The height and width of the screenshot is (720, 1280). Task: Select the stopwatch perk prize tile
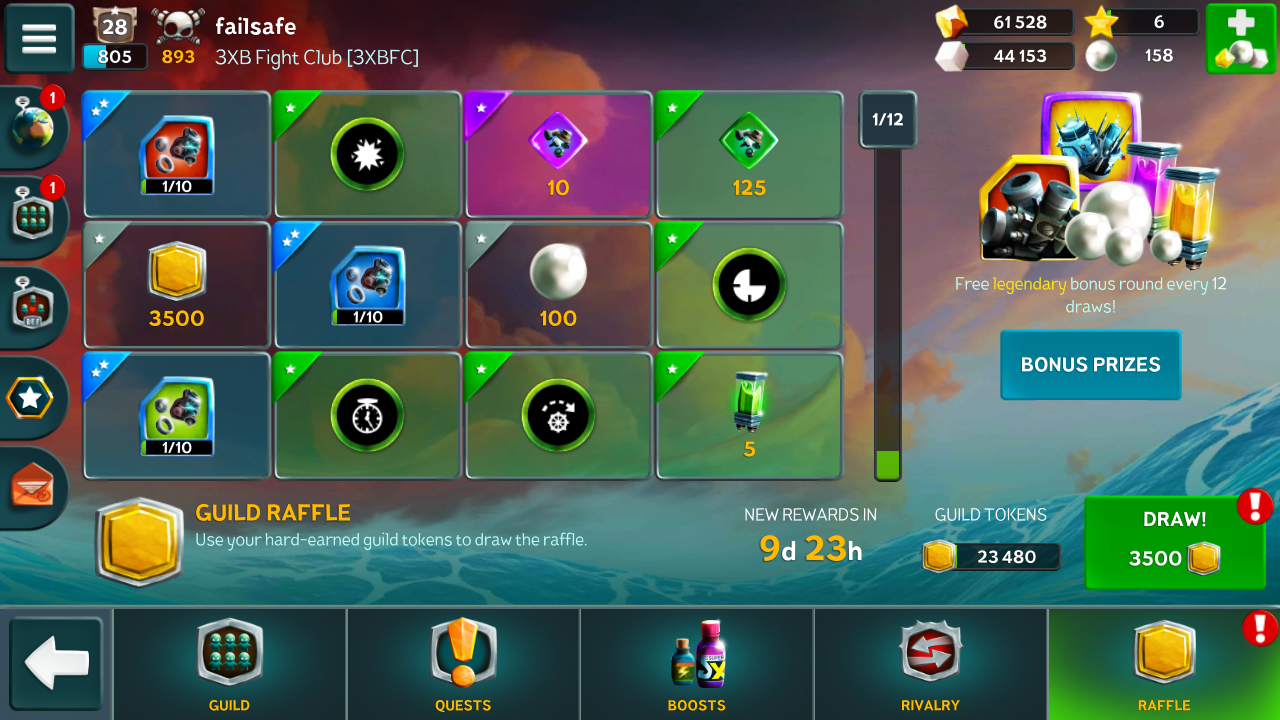(x=367, y=415)
